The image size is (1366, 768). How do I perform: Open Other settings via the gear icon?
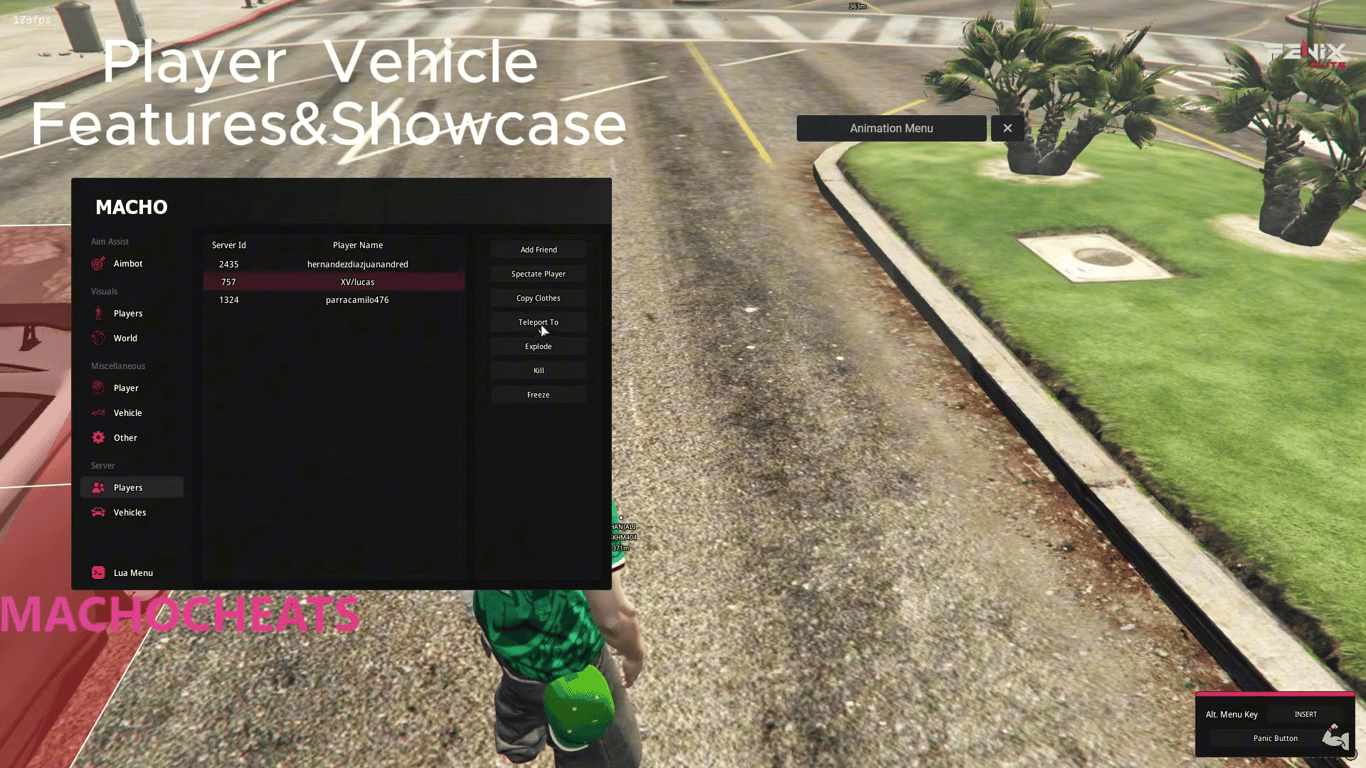98,437
